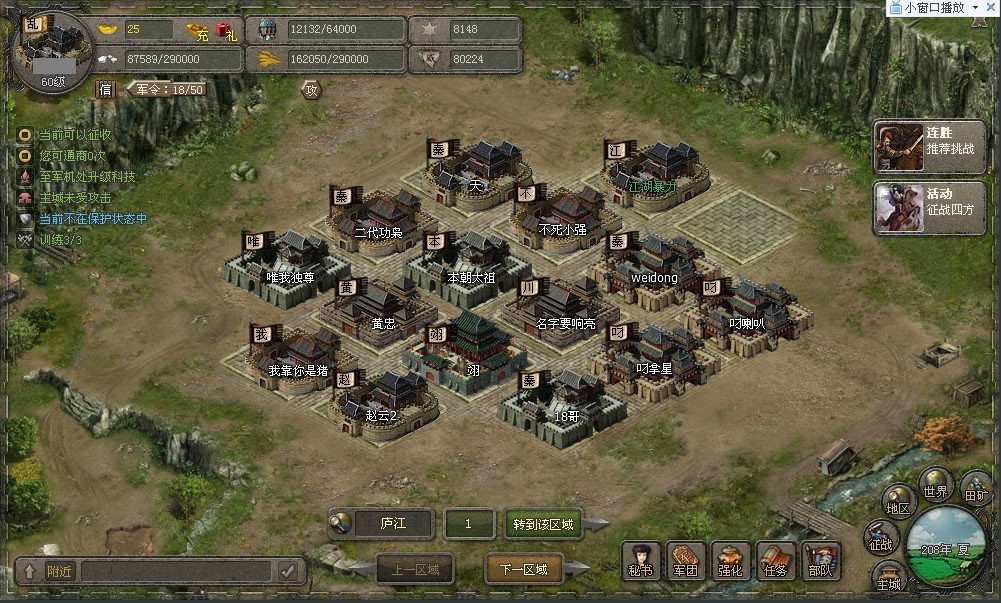
Task: Open the red 礼 gift box
Action: click(226, 31)
